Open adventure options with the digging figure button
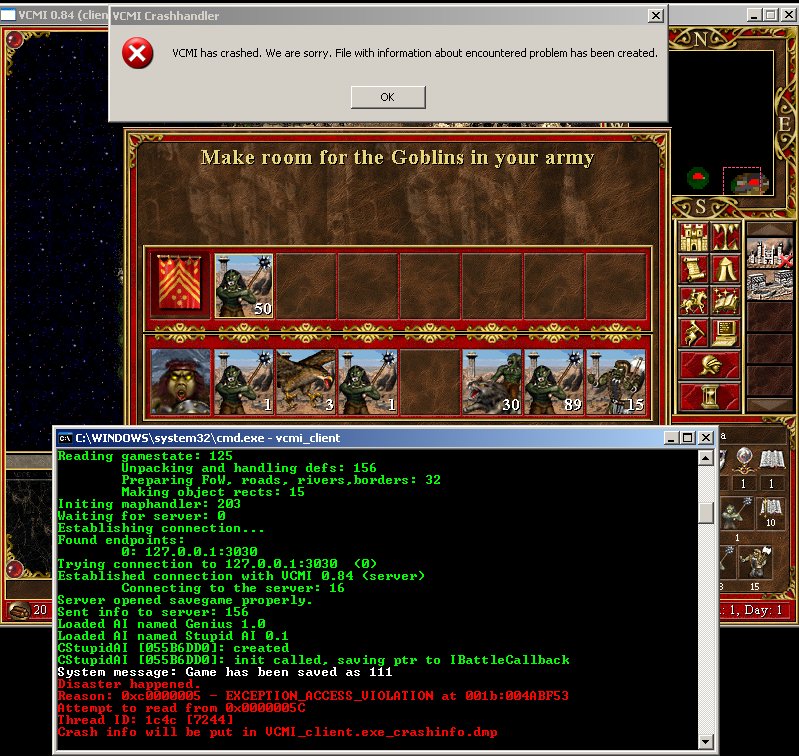799x756 pixels. 694,330
